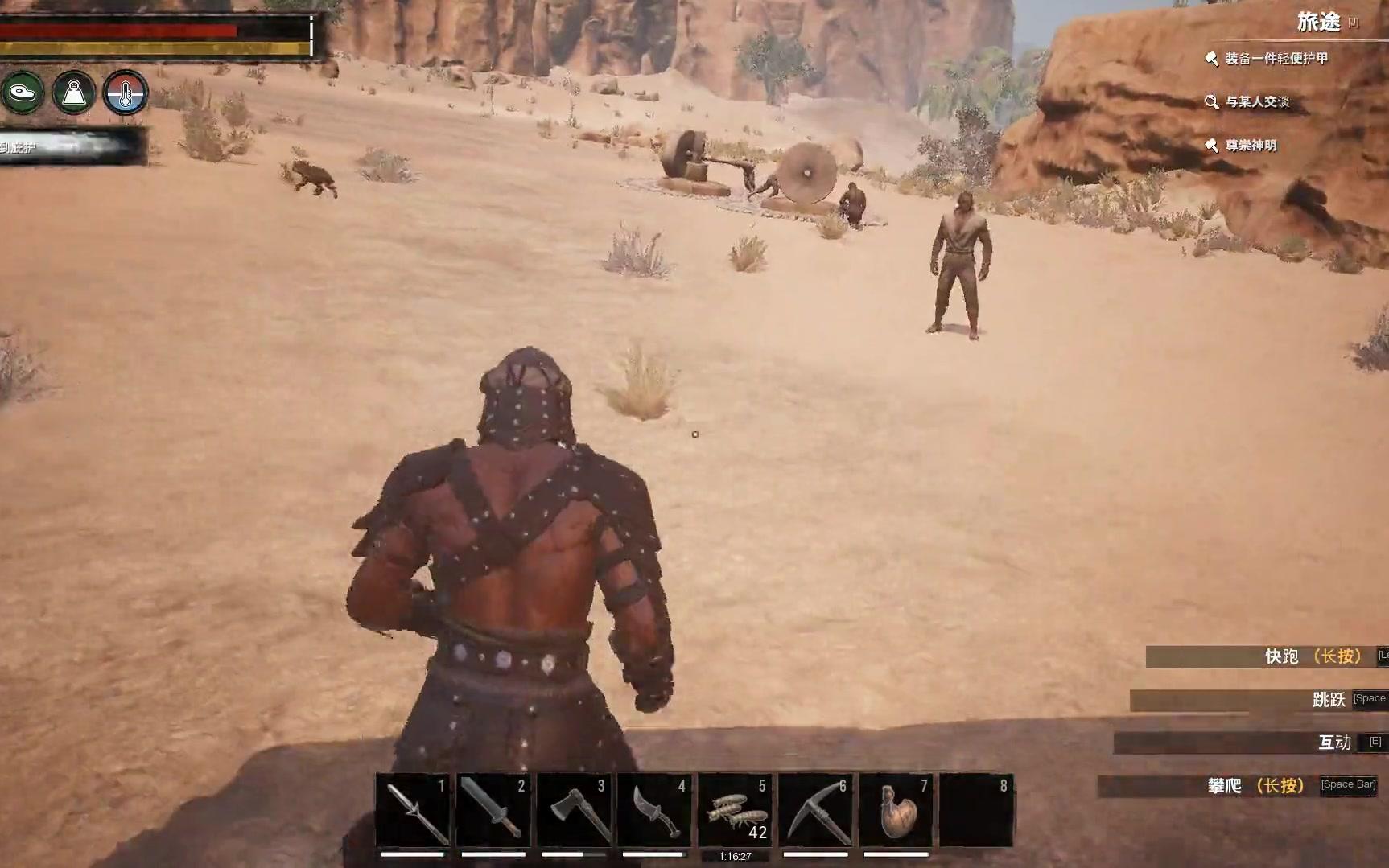Viewport: 1389px width, 868px height.
Task: Select the curved skinning knife slot
Action: click(x=654, y=810)
